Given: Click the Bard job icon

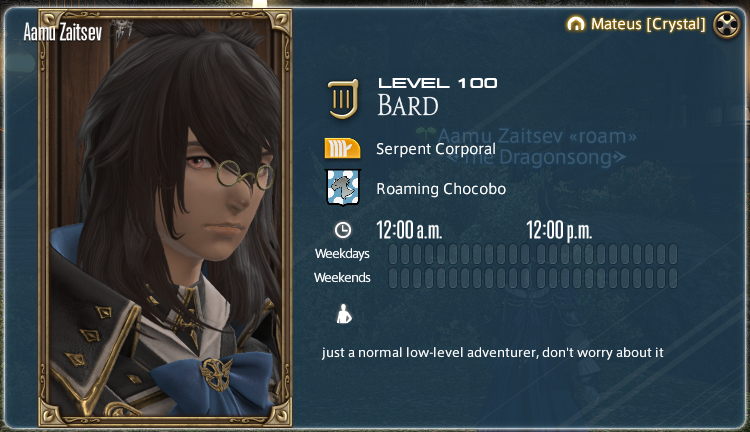Looking at the screenshot, I should coord(342,98).
